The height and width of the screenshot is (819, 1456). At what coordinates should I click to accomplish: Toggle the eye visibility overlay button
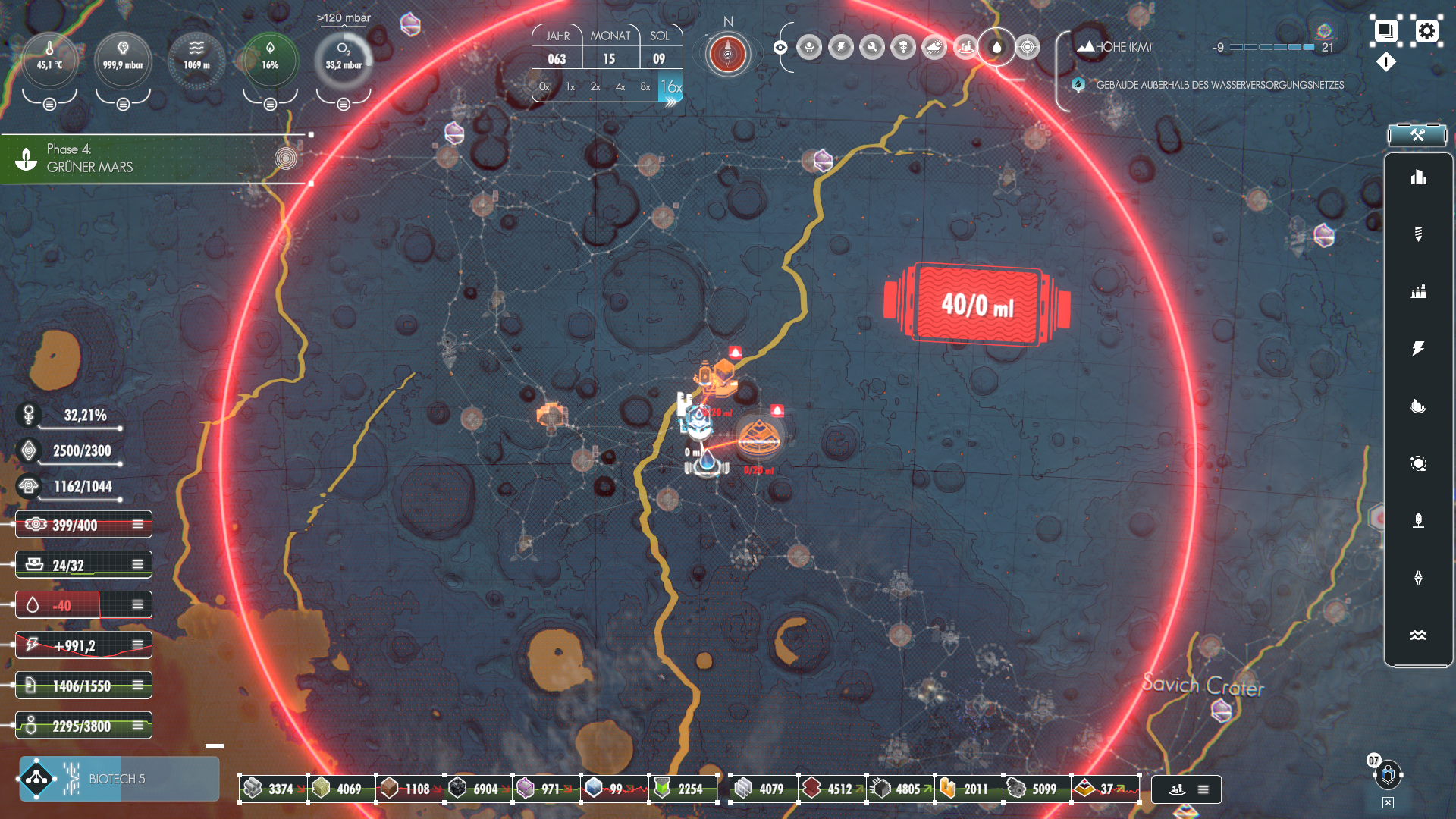[x=780, y=48]
